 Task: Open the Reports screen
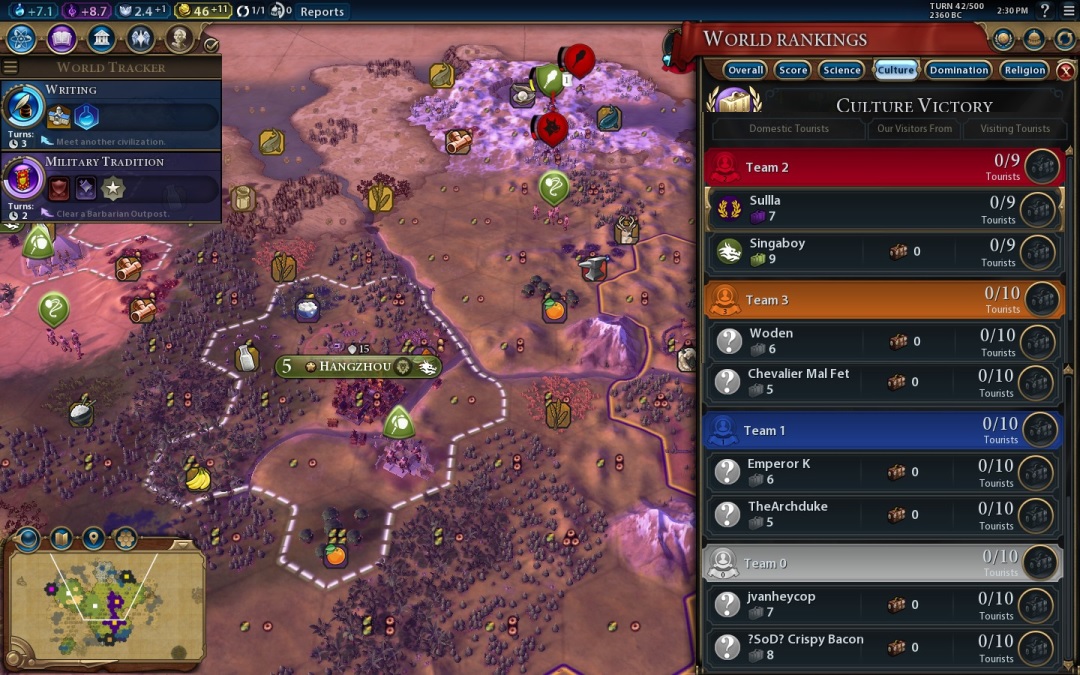coord(322,12)
